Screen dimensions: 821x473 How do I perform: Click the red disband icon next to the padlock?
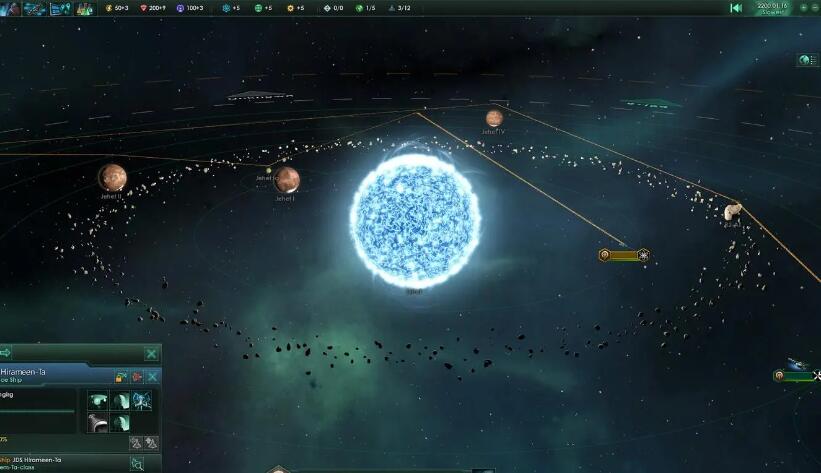coord(136,377)
